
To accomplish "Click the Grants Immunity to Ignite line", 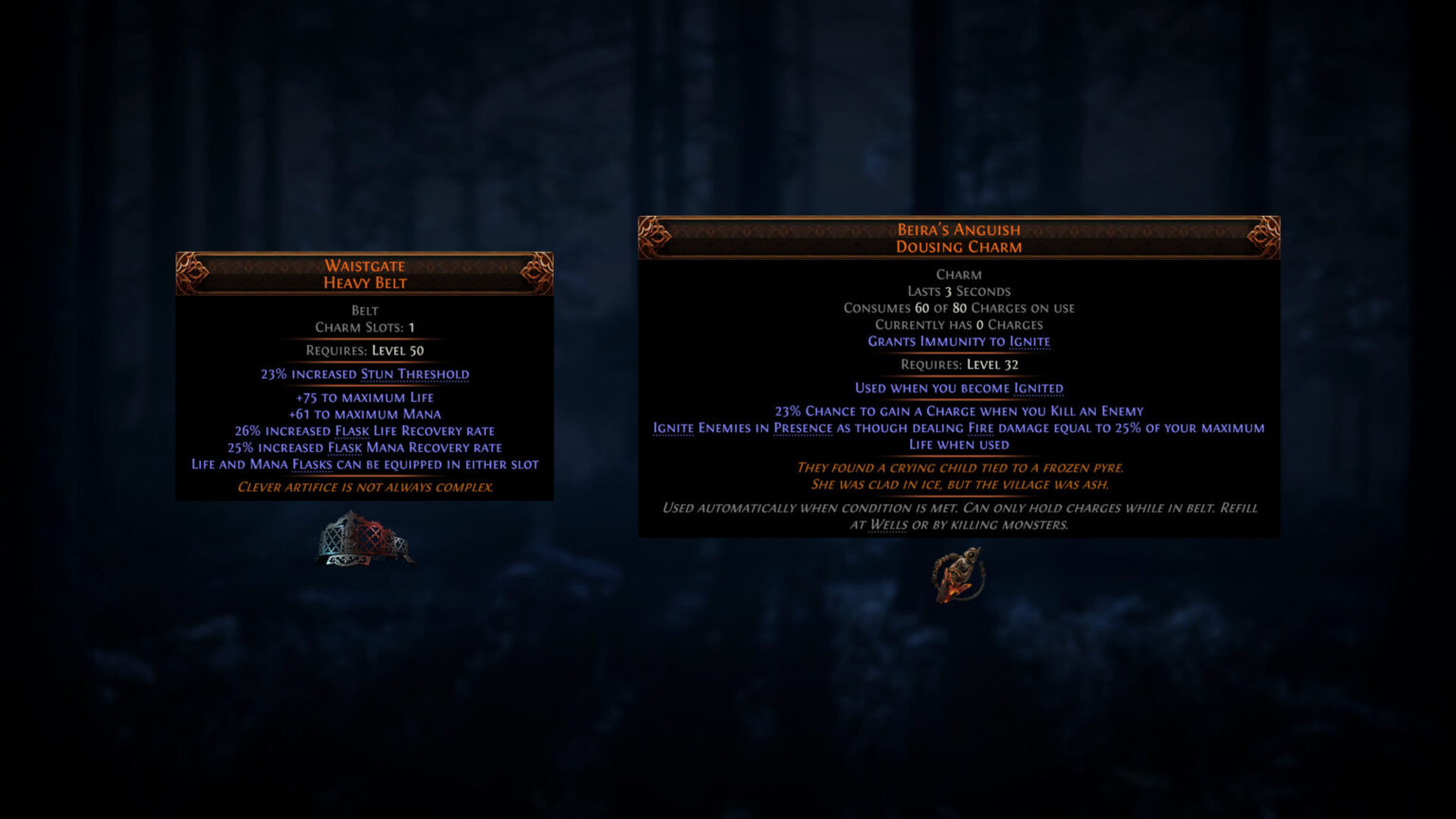I will (959, 341).
